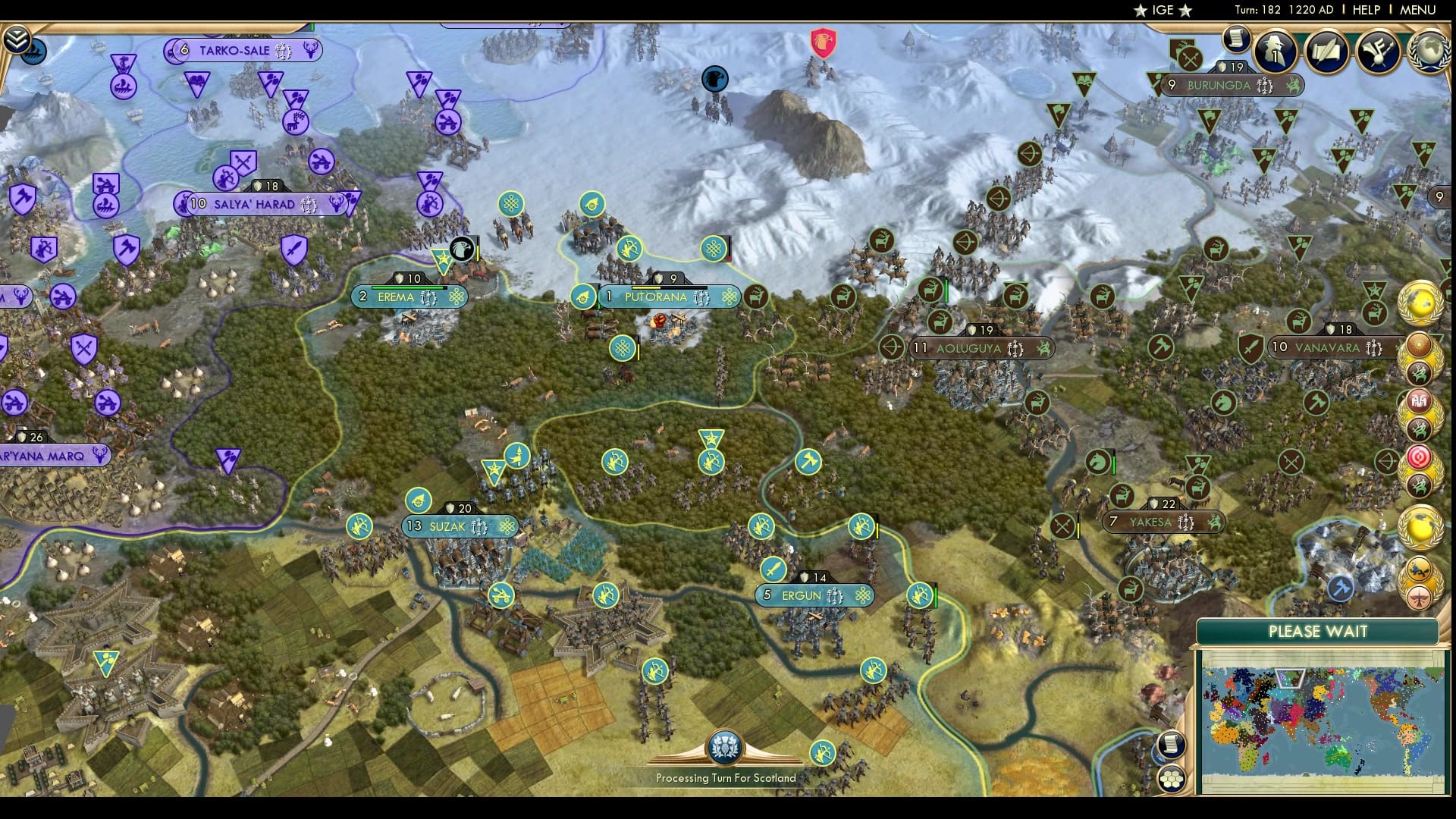Select the red eagle unit flag above the snowy mountain
The height and width of the screenshot is (819, 1456).
tap(823, 43)
